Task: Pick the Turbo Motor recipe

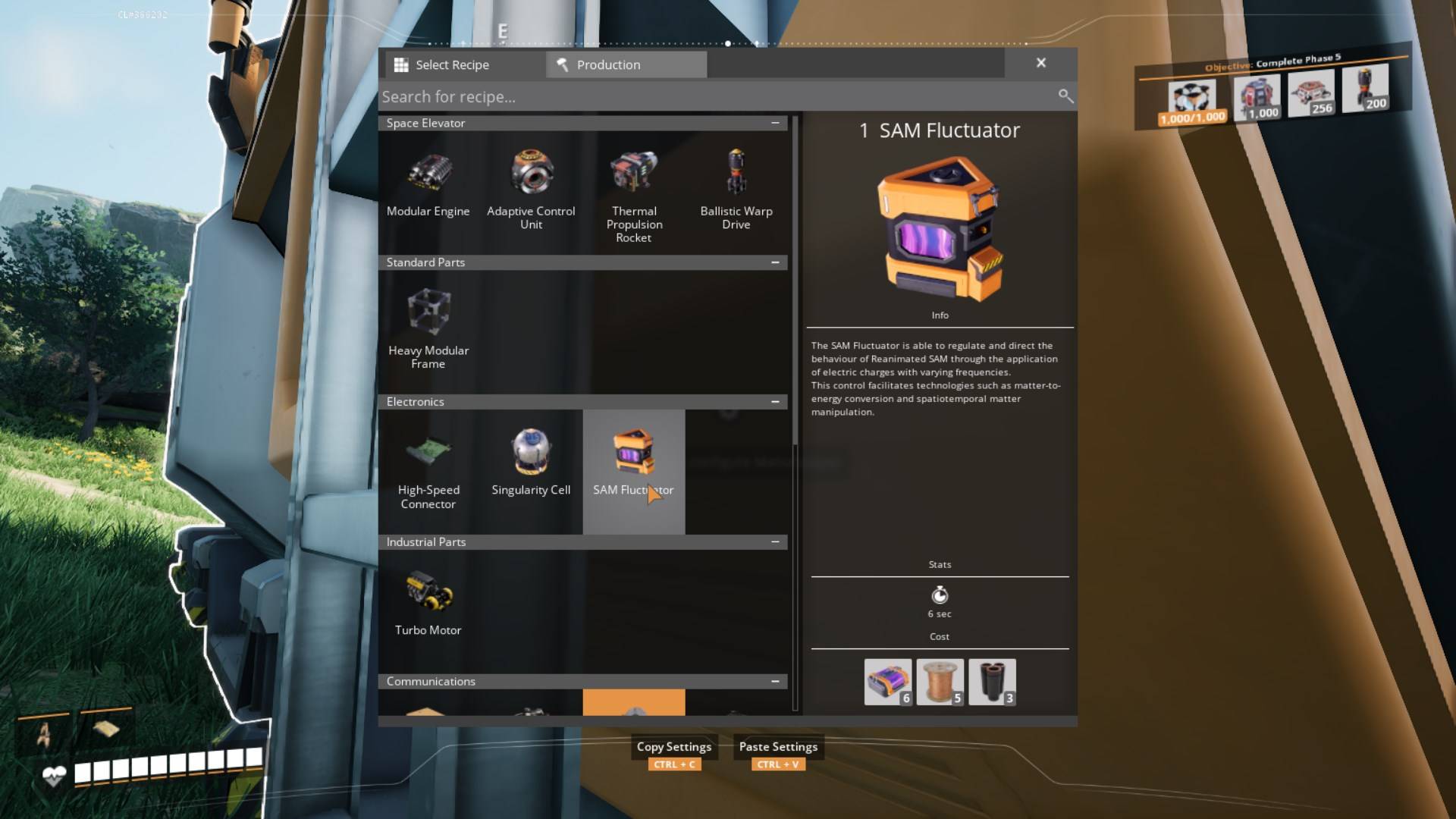Action: [x=428, y=594]
